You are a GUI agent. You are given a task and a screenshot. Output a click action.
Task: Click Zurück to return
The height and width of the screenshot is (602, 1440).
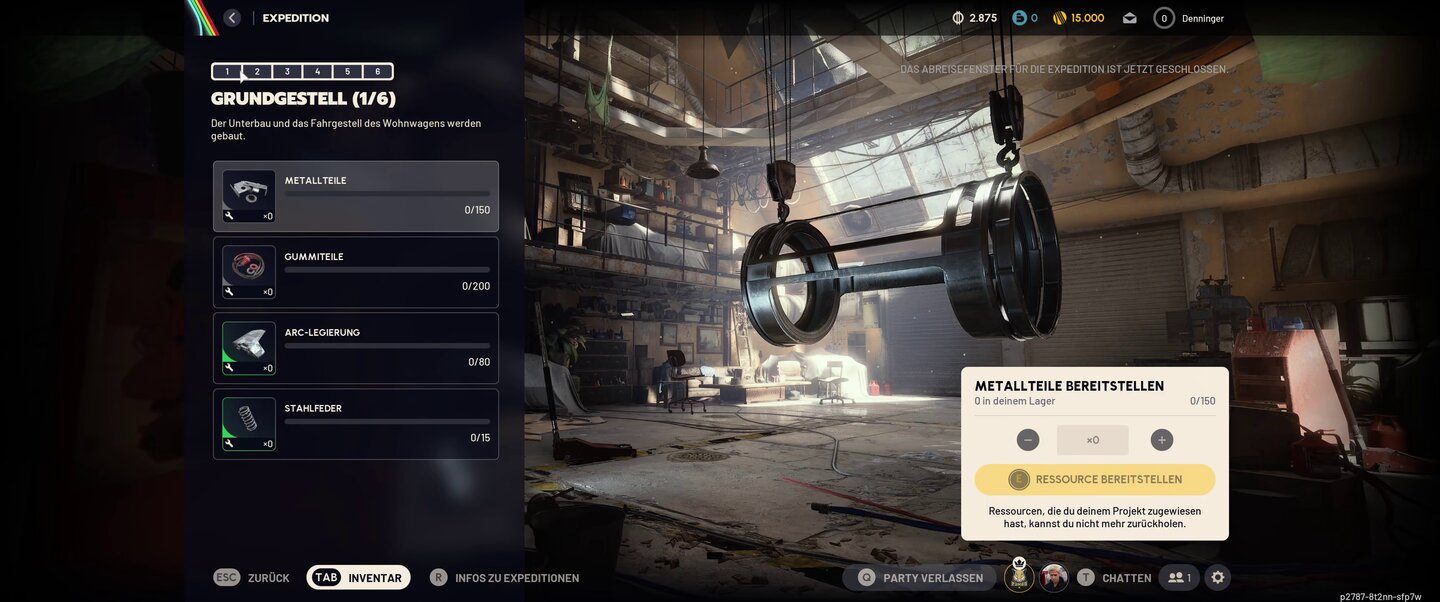pyautogui.click(x=252, y=577)
